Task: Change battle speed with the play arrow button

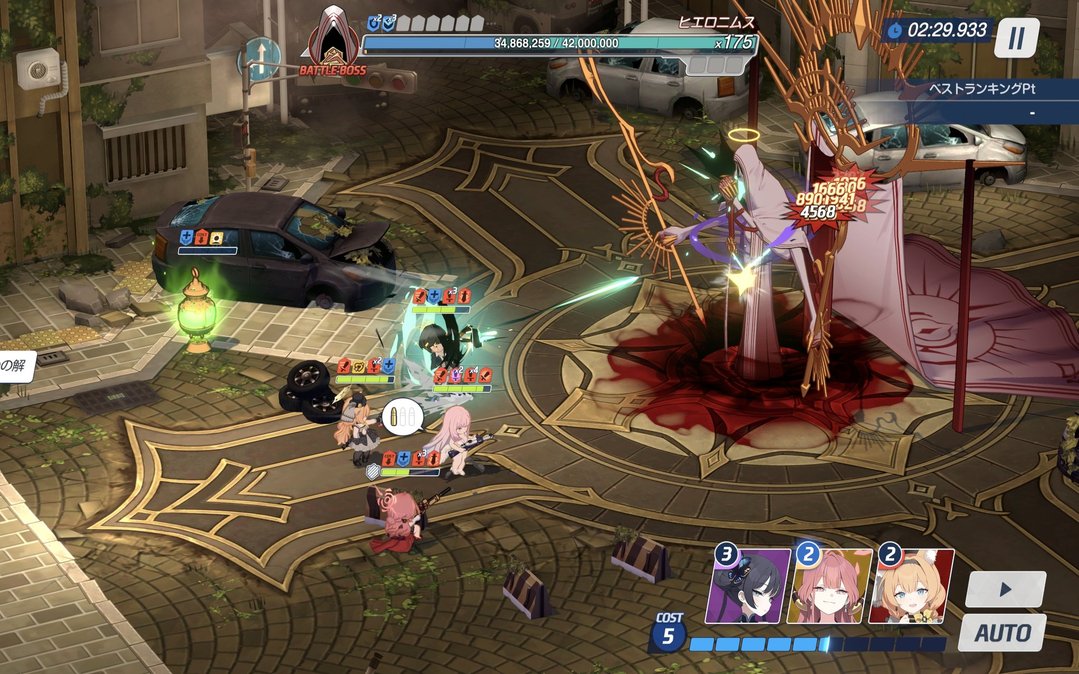Action: click(1005, 589)
